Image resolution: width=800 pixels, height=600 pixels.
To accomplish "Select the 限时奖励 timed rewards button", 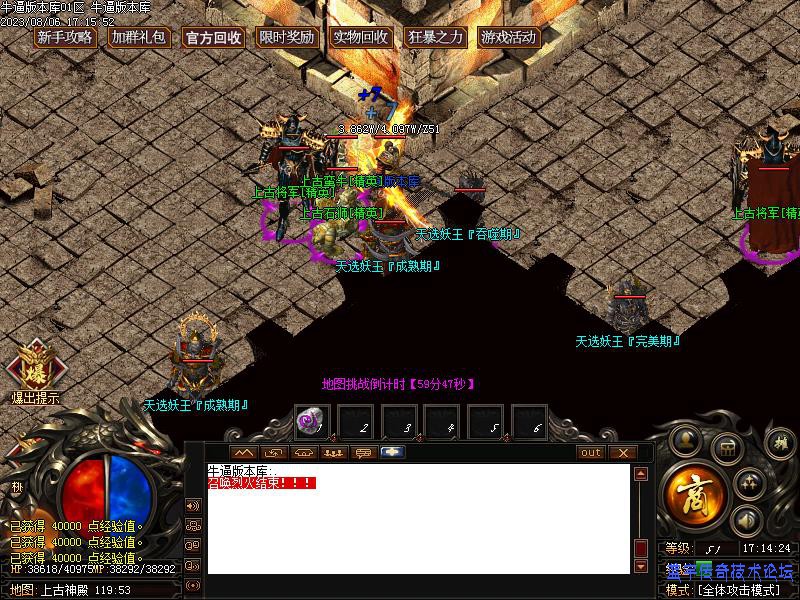I will 287,38.
